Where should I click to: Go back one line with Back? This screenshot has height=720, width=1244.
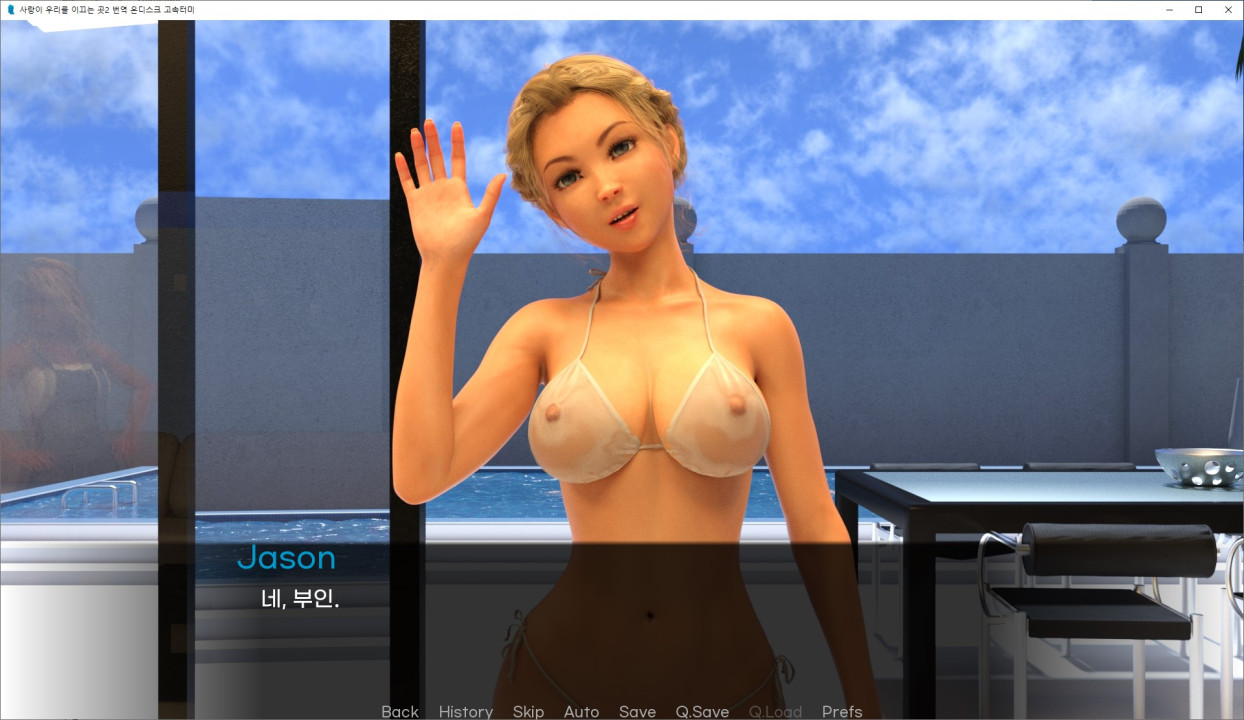pyautogui.click(x=399, y=711)
